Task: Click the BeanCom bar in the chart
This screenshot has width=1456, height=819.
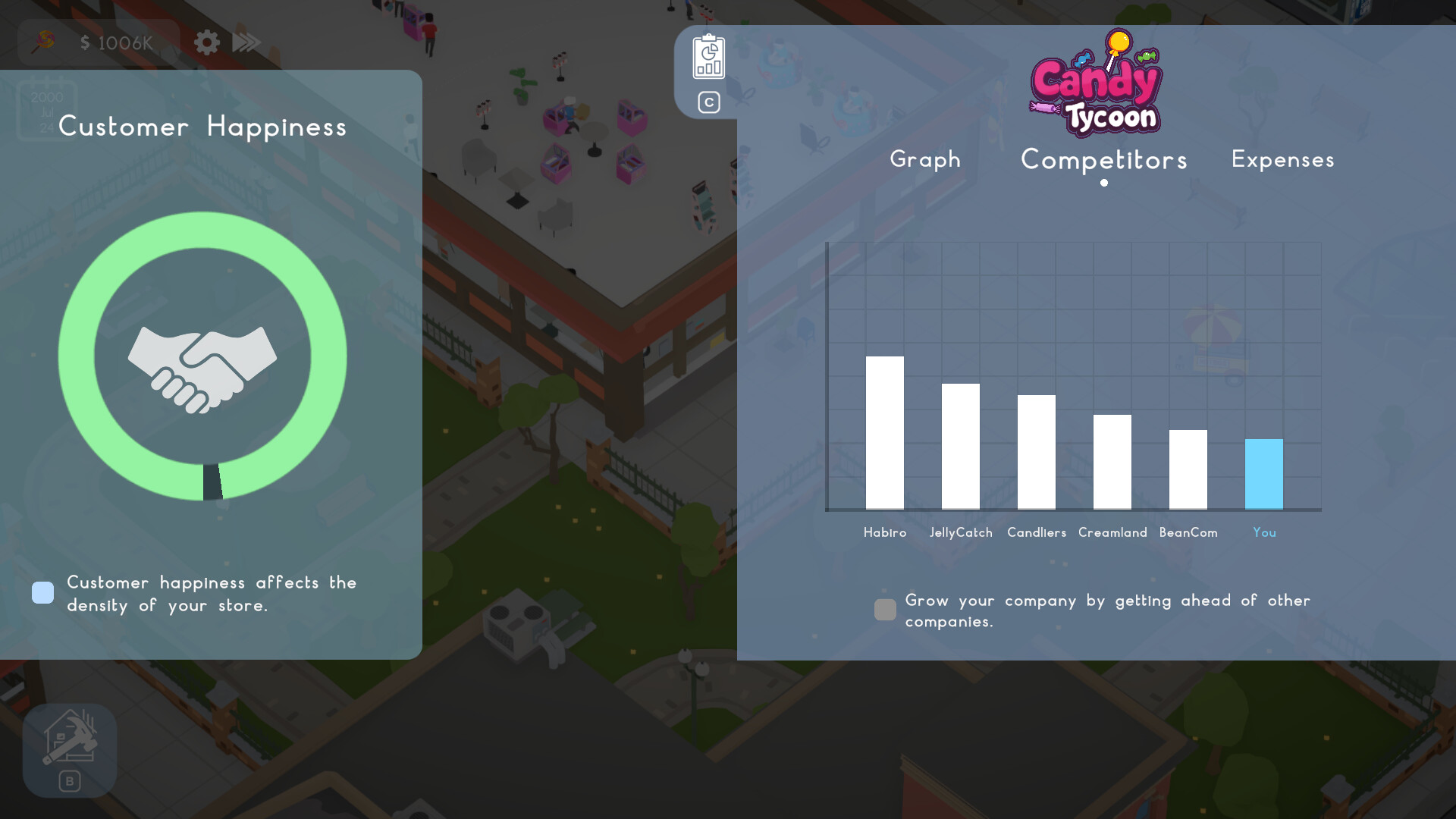Action: 1188,470
